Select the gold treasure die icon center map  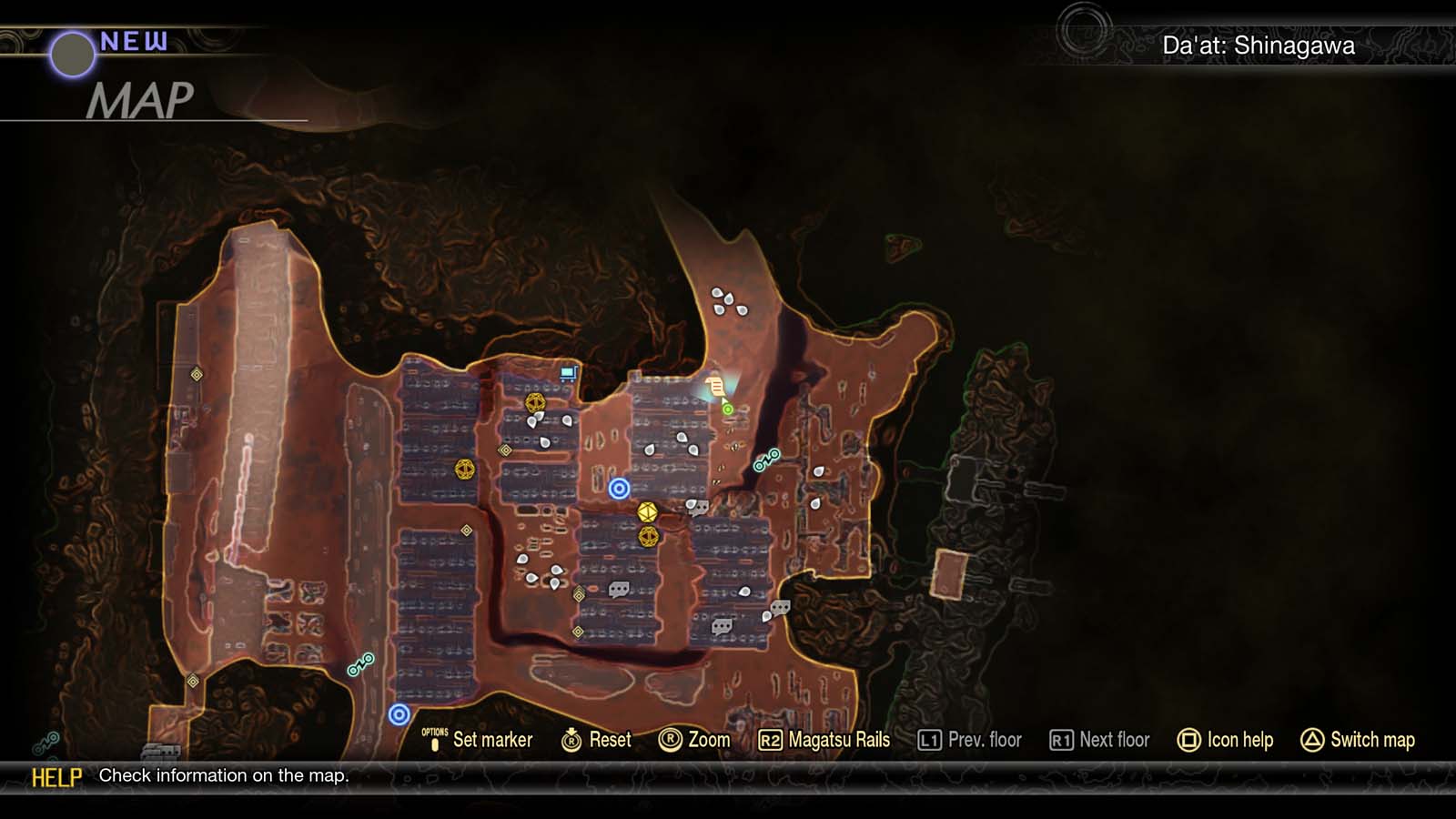(x=647, y=512)
